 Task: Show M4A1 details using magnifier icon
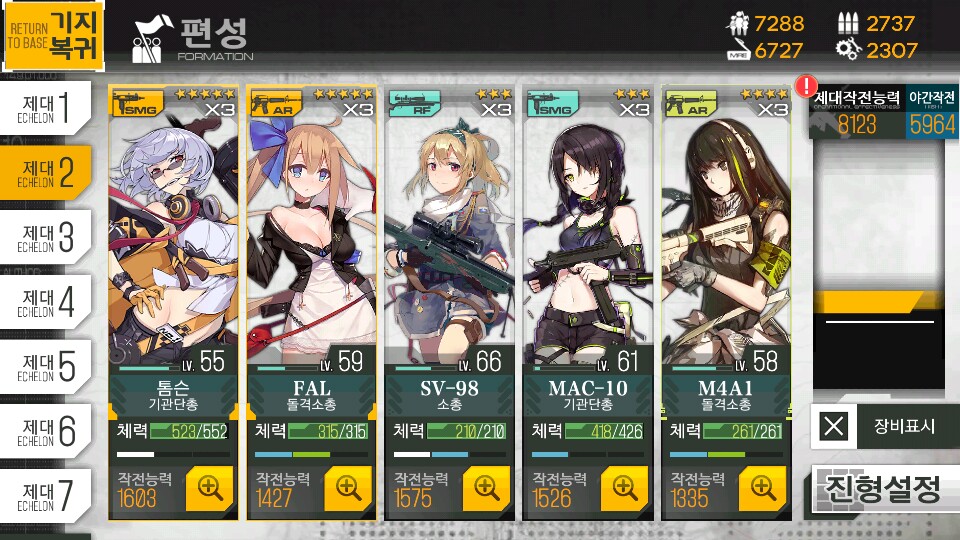click(x=762, y=488)
